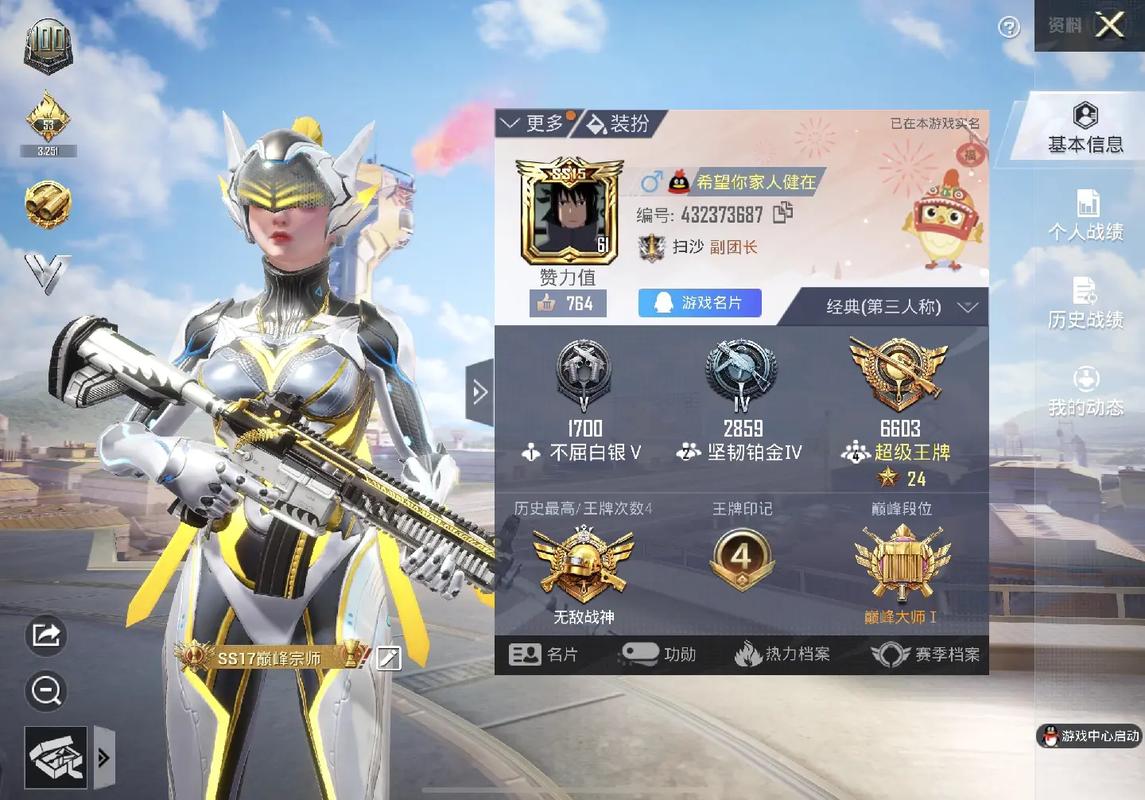
Task: Copy the player ID number
Action: click(783, 213)
